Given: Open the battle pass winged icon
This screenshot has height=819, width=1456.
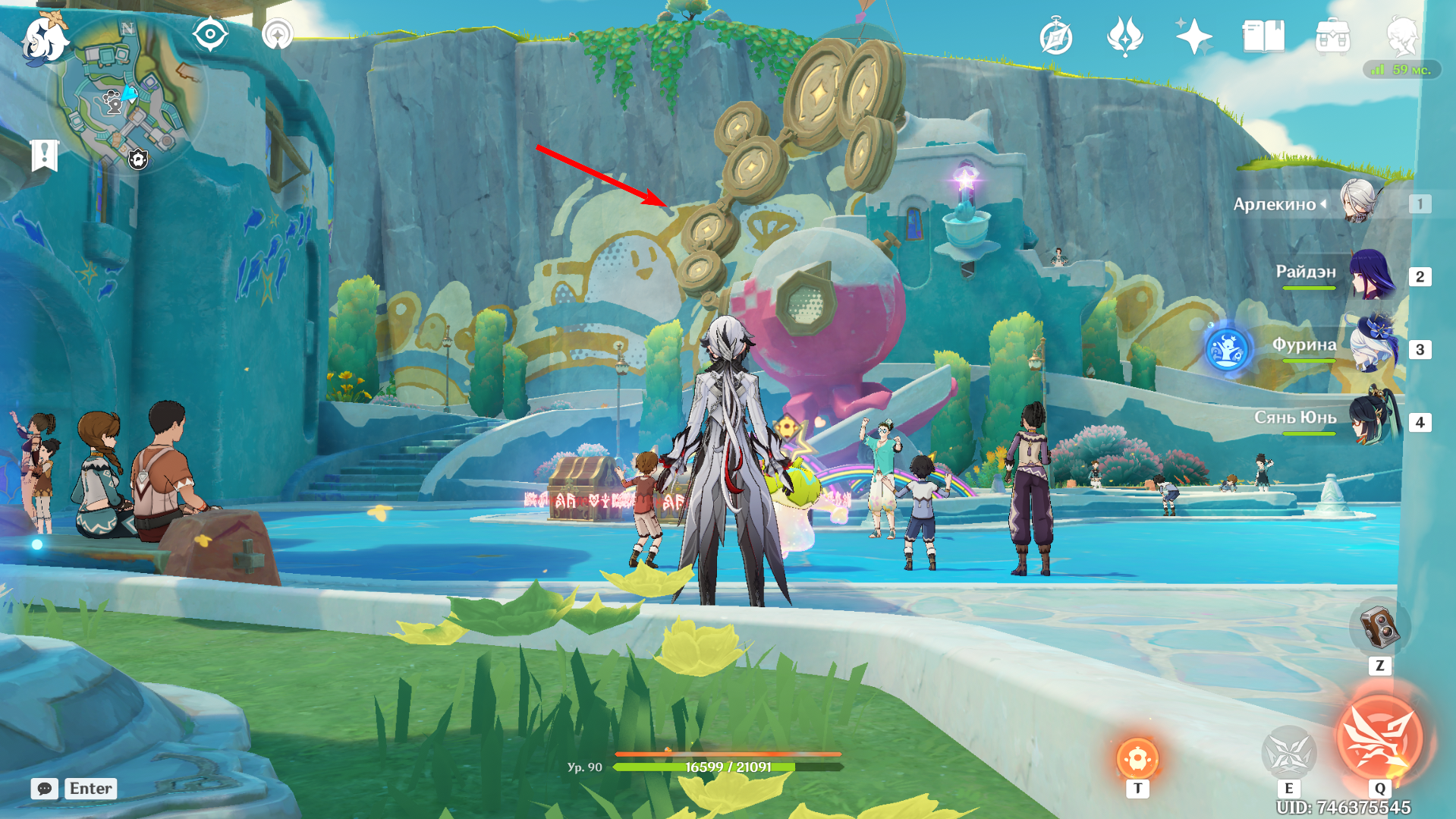Looking at the screenshot, I should click(x=1124, y=36).
